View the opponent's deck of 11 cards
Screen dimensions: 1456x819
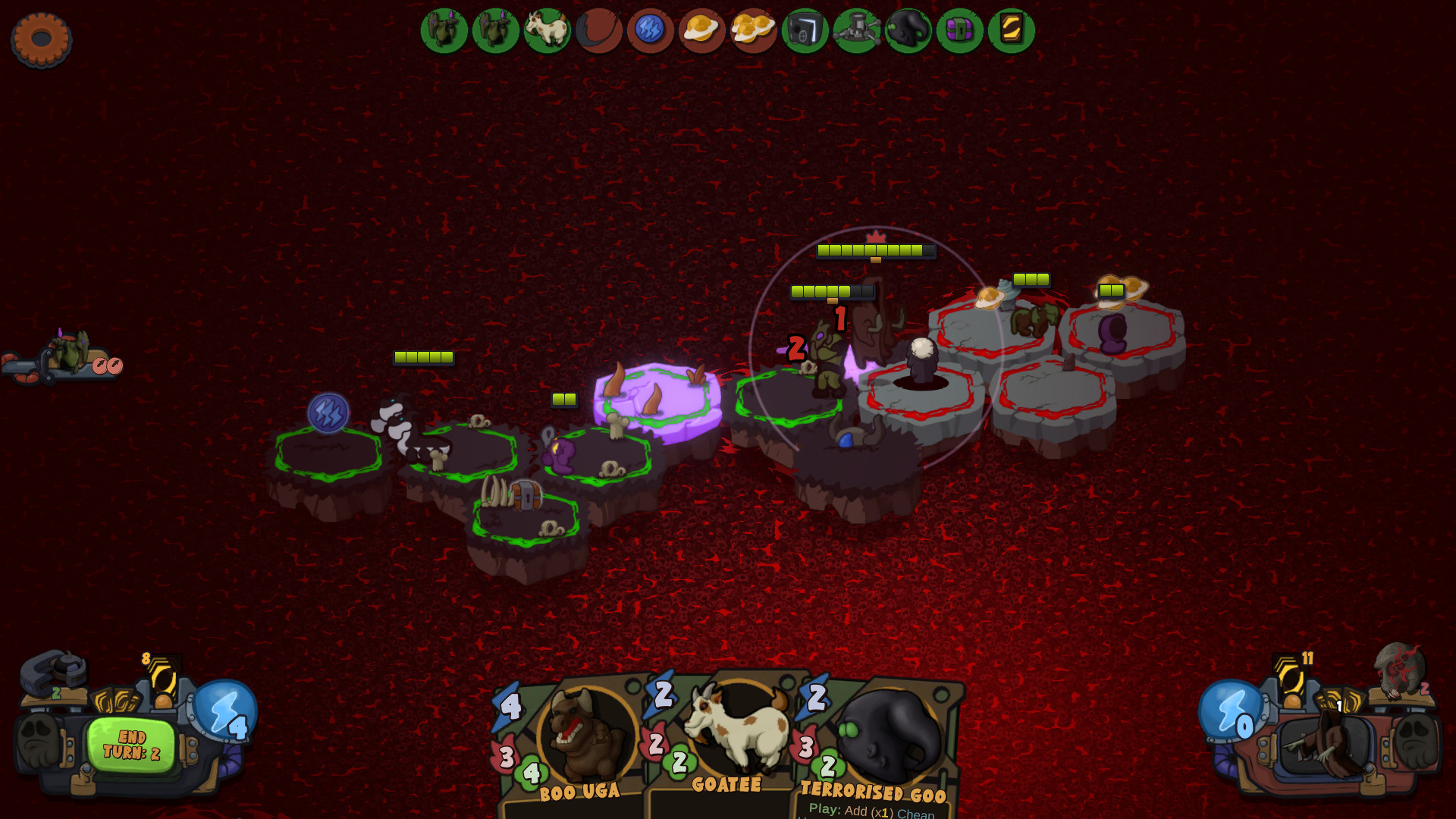(x=1291, y=677)
